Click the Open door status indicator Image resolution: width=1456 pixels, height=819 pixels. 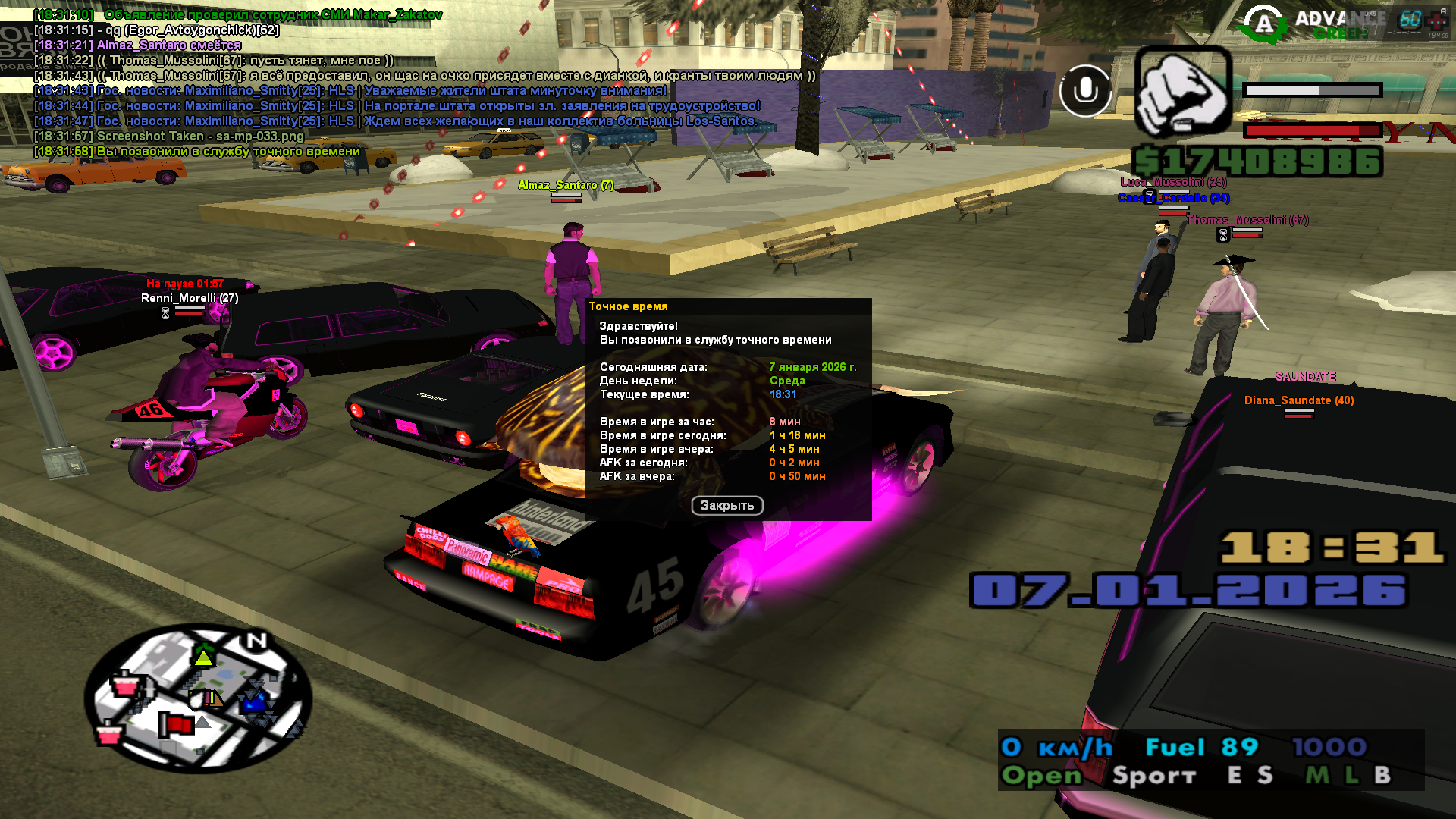[x=1041, y=775]
